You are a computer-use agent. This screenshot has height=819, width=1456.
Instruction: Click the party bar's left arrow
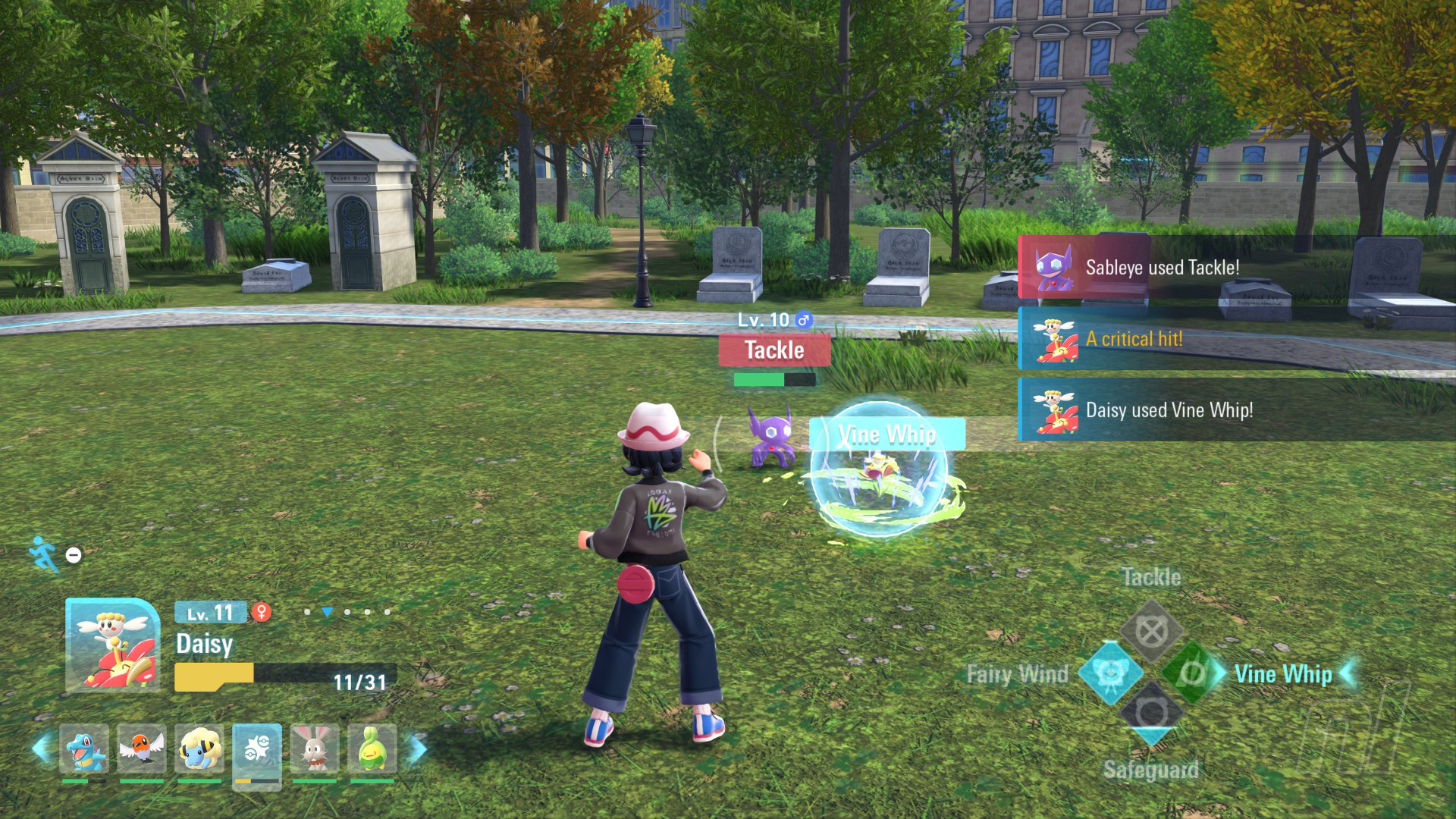(42, 748)
